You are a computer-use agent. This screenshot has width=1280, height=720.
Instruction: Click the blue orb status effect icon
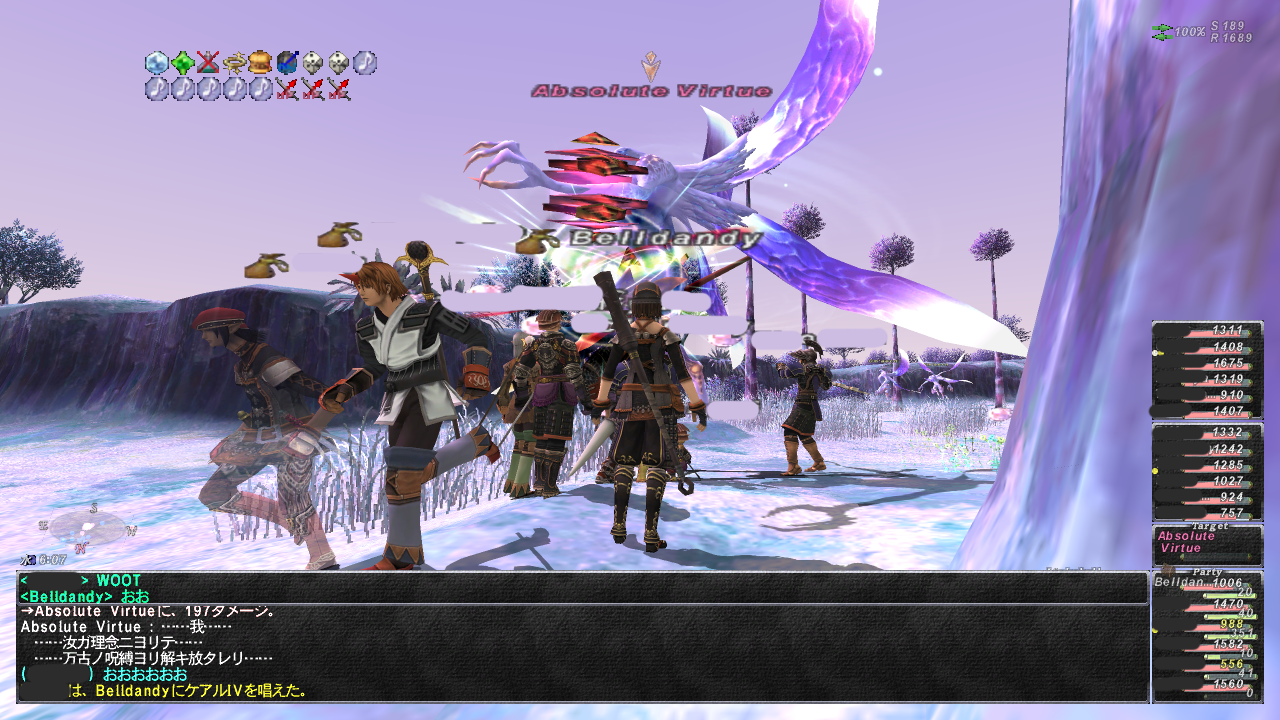(287, 63)
